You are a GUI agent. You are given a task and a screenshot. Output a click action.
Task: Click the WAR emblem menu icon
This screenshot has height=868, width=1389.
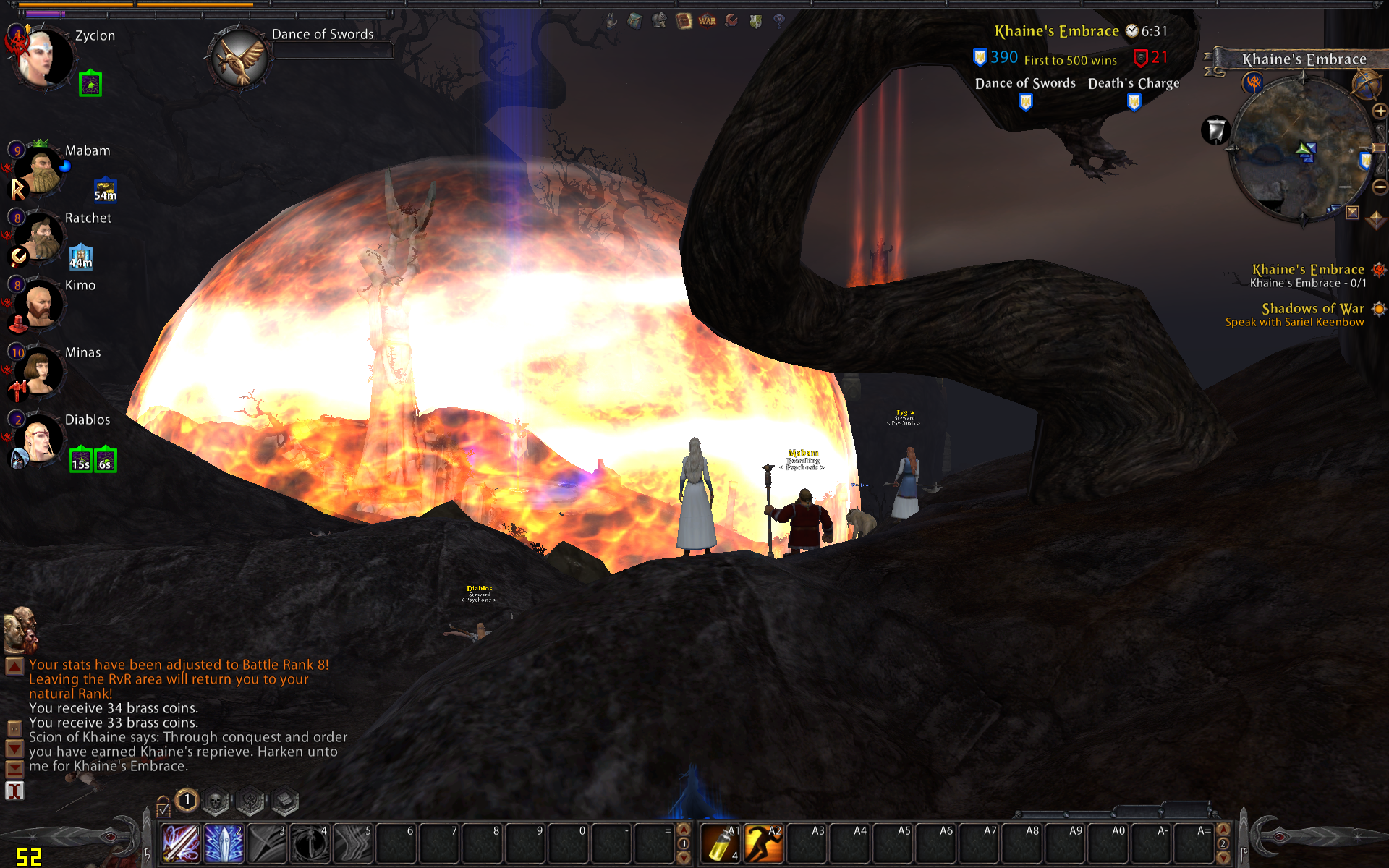click(708, 21)
